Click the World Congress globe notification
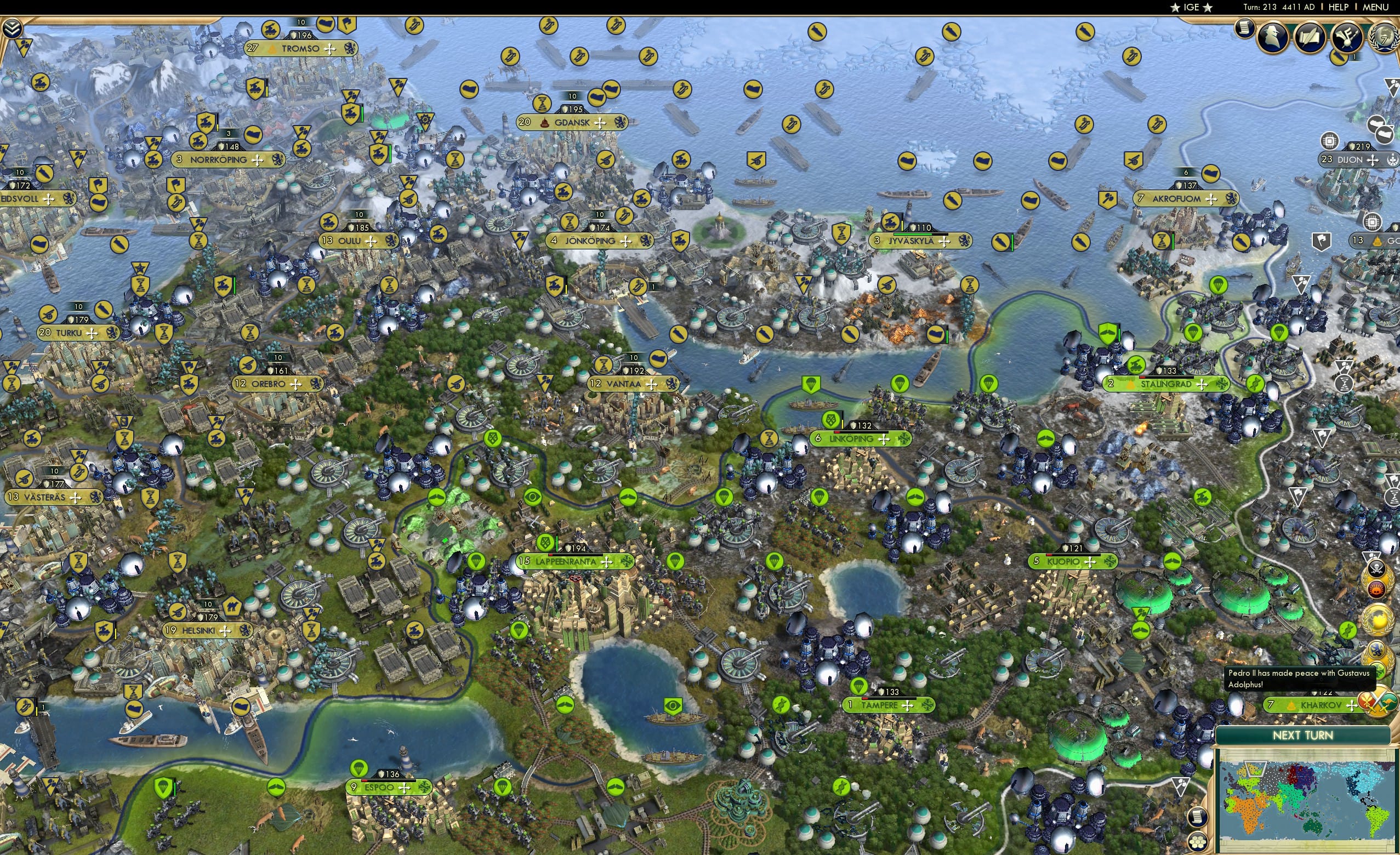 click(x=1378, y=619)
